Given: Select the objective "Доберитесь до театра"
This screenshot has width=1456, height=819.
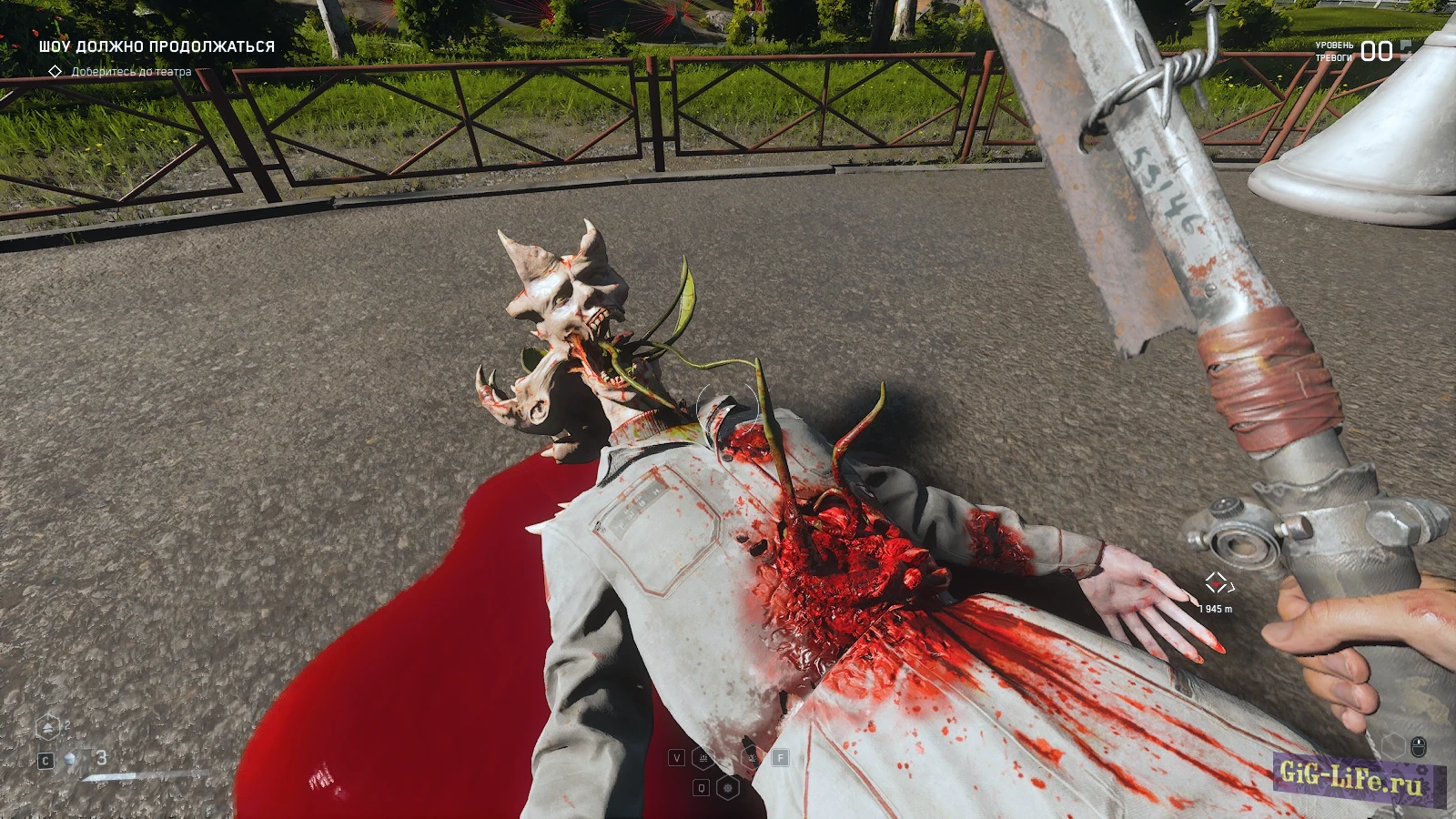Looking at the screenshot, I should pyautogui.click(x=131, y=71).
